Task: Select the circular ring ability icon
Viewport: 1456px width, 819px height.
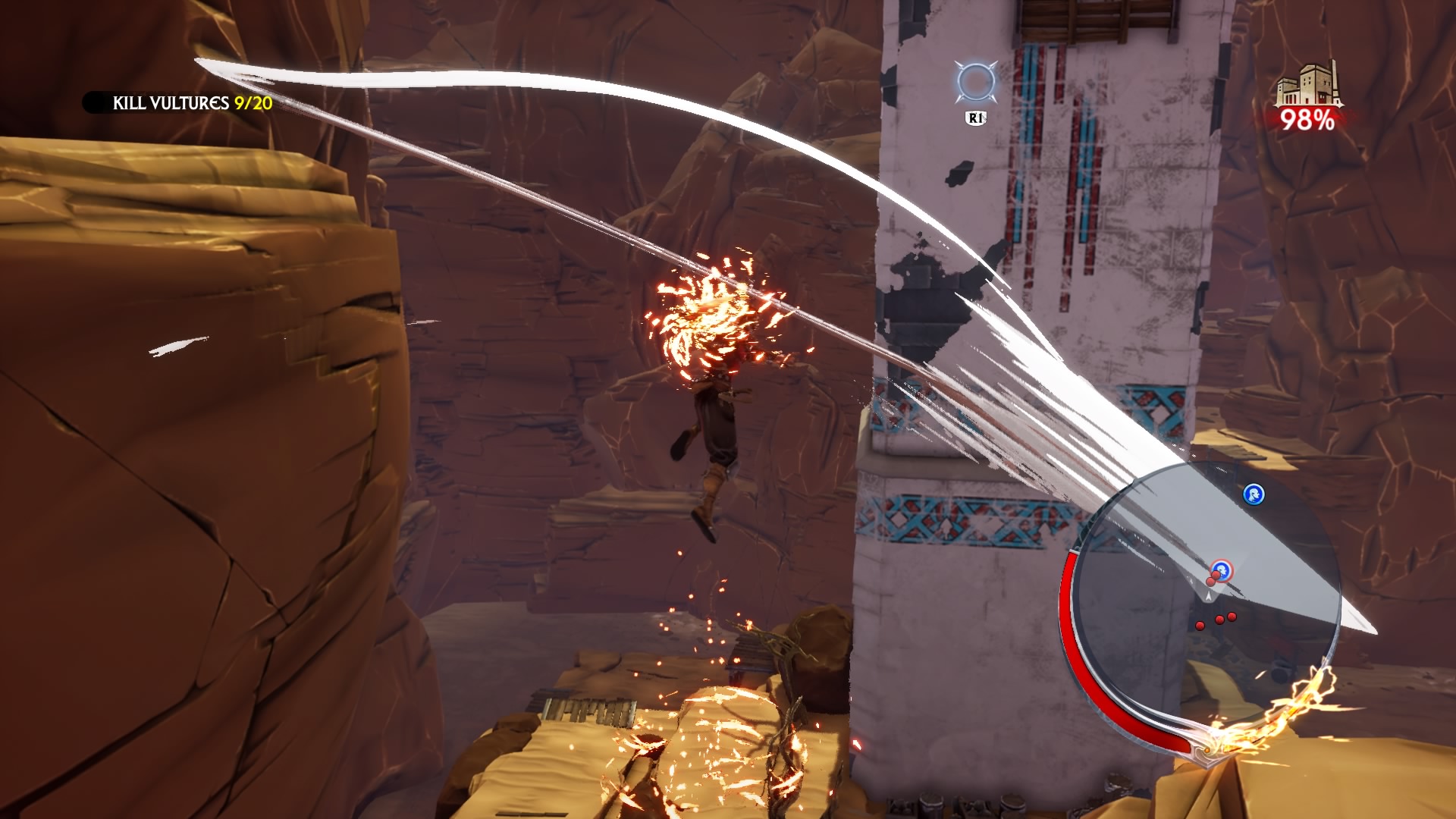Action: [973, 83]
